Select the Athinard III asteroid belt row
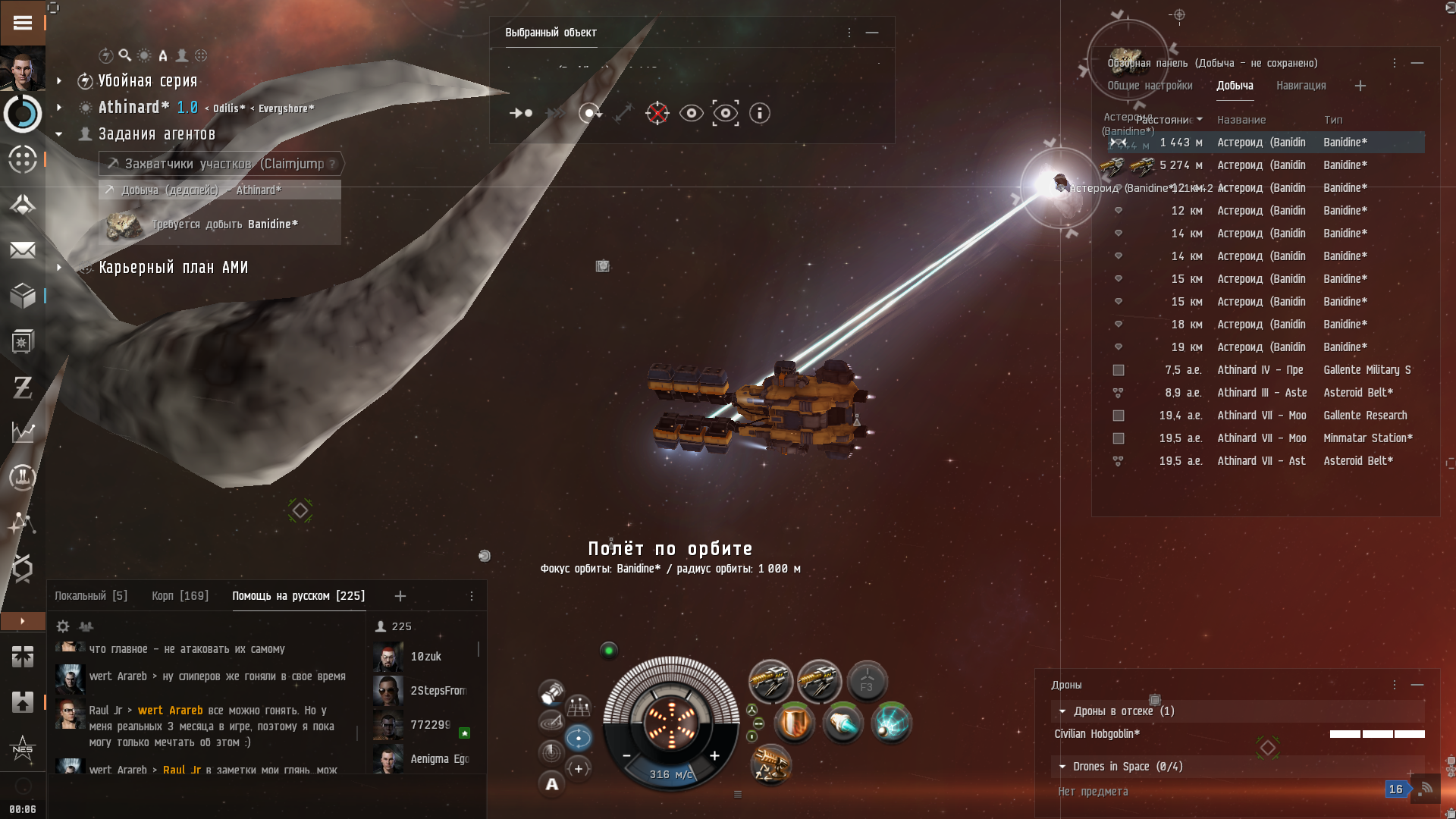The image size is (1456, 819). pos(1260,393)
